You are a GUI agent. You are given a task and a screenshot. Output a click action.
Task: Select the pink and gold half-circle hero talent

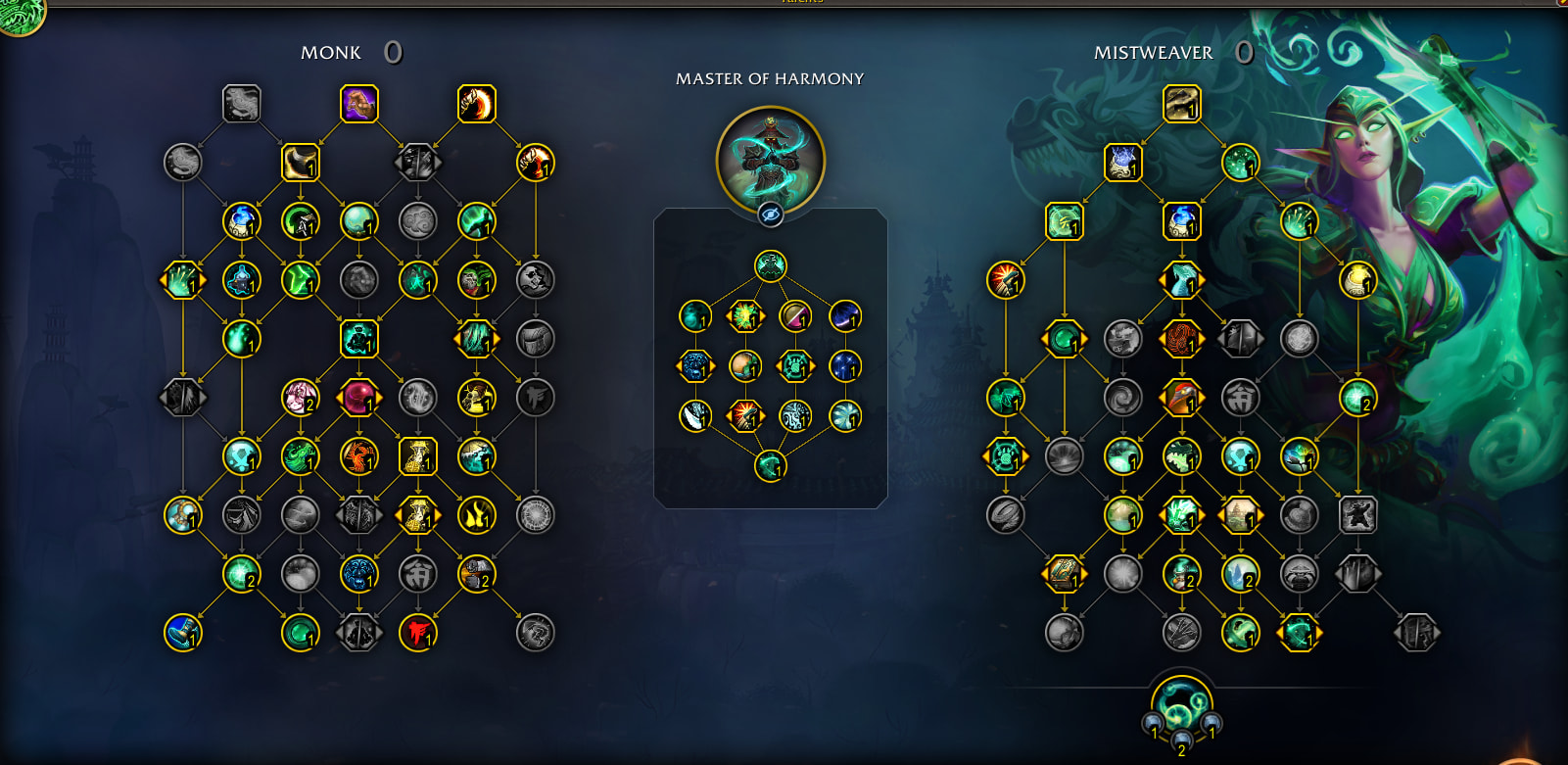click(795, 316)
